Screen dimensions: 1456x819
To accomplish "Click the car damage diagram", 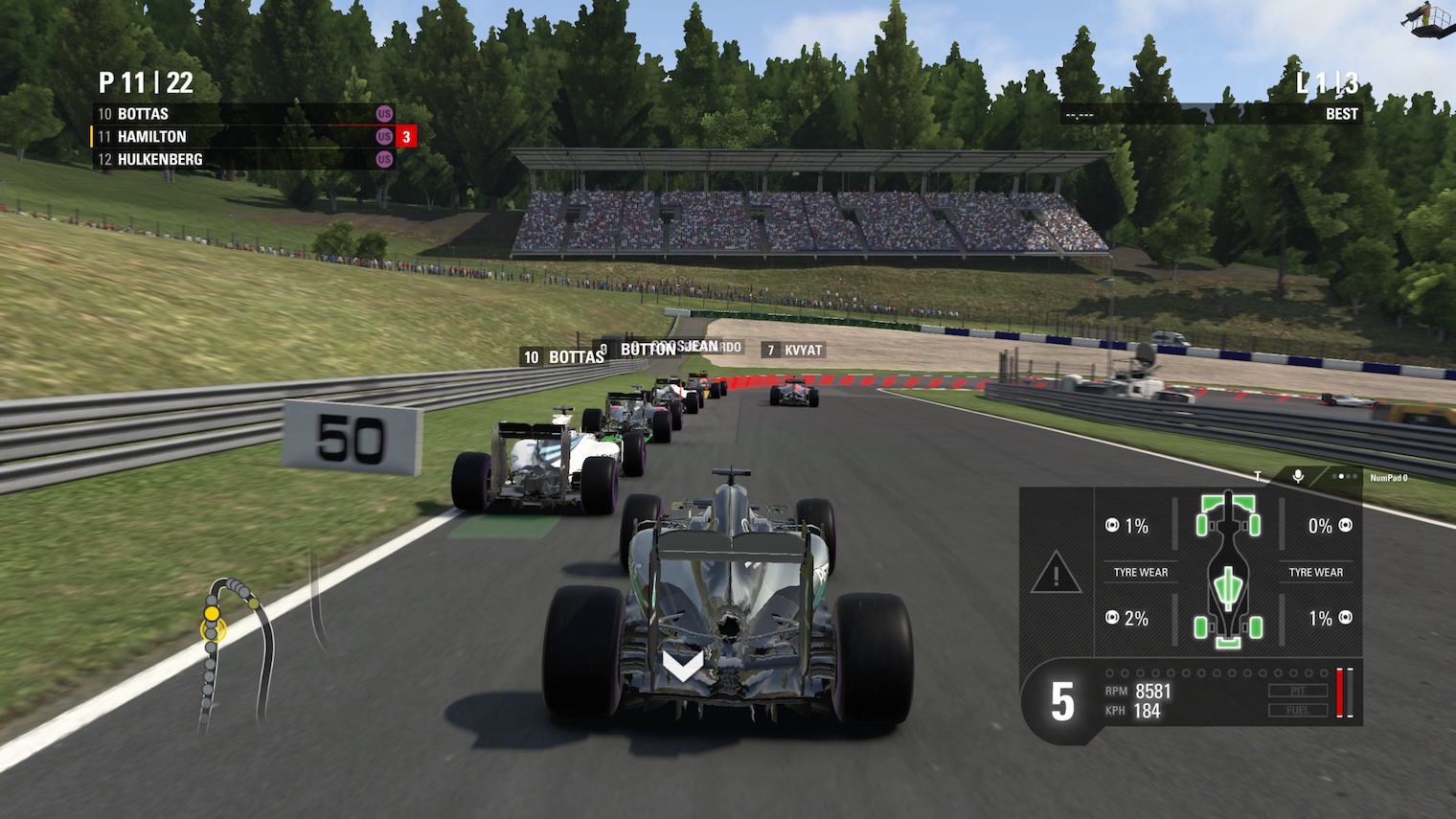I will [1228, 571].
